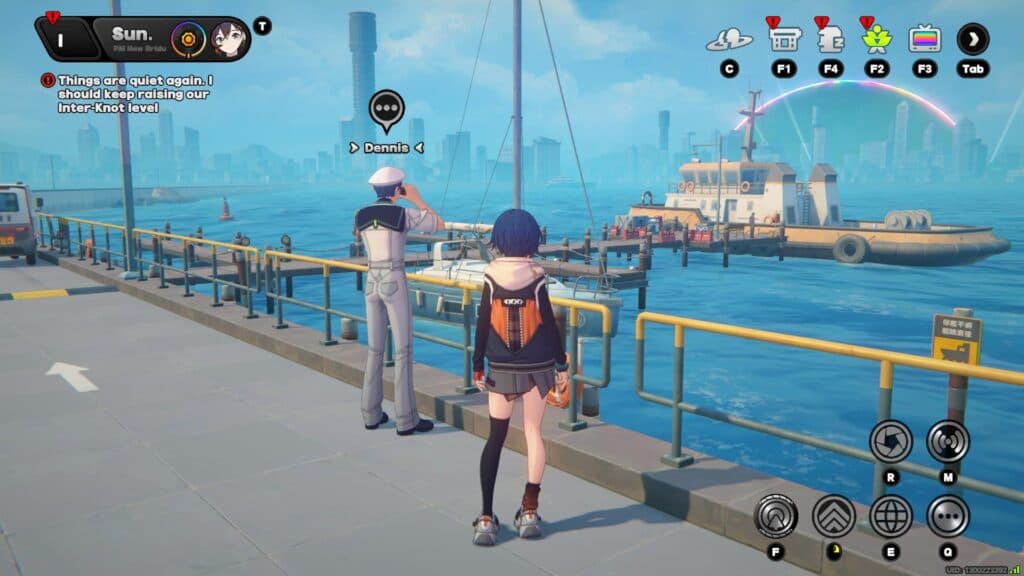Open the agents menu silhouette icon

[x=729, y=40]
